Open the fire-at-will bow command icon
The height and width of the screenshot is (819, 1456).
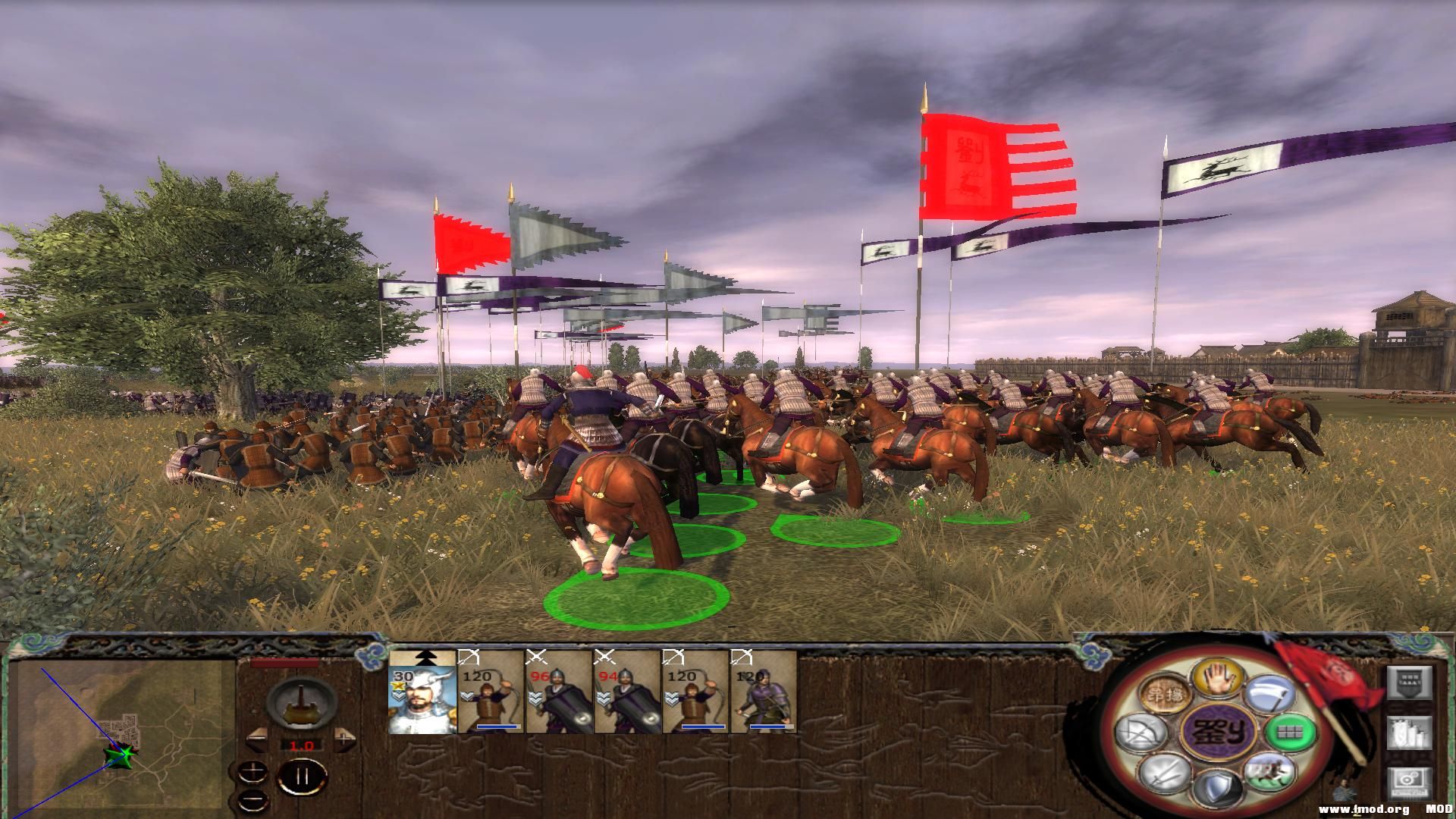[x=1140, y=731]
